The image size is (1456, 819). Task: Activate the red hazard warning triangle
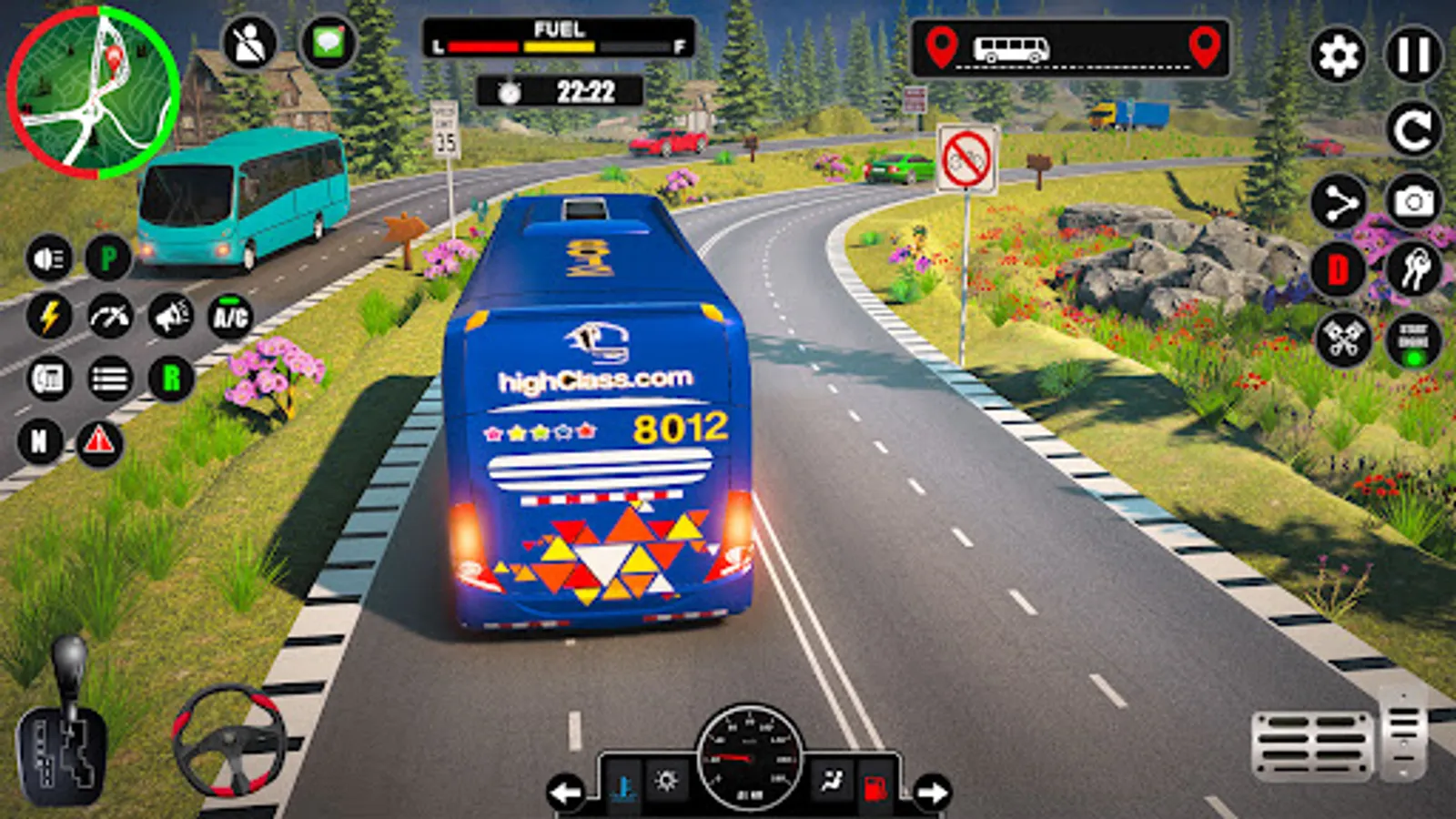point(99,442)
